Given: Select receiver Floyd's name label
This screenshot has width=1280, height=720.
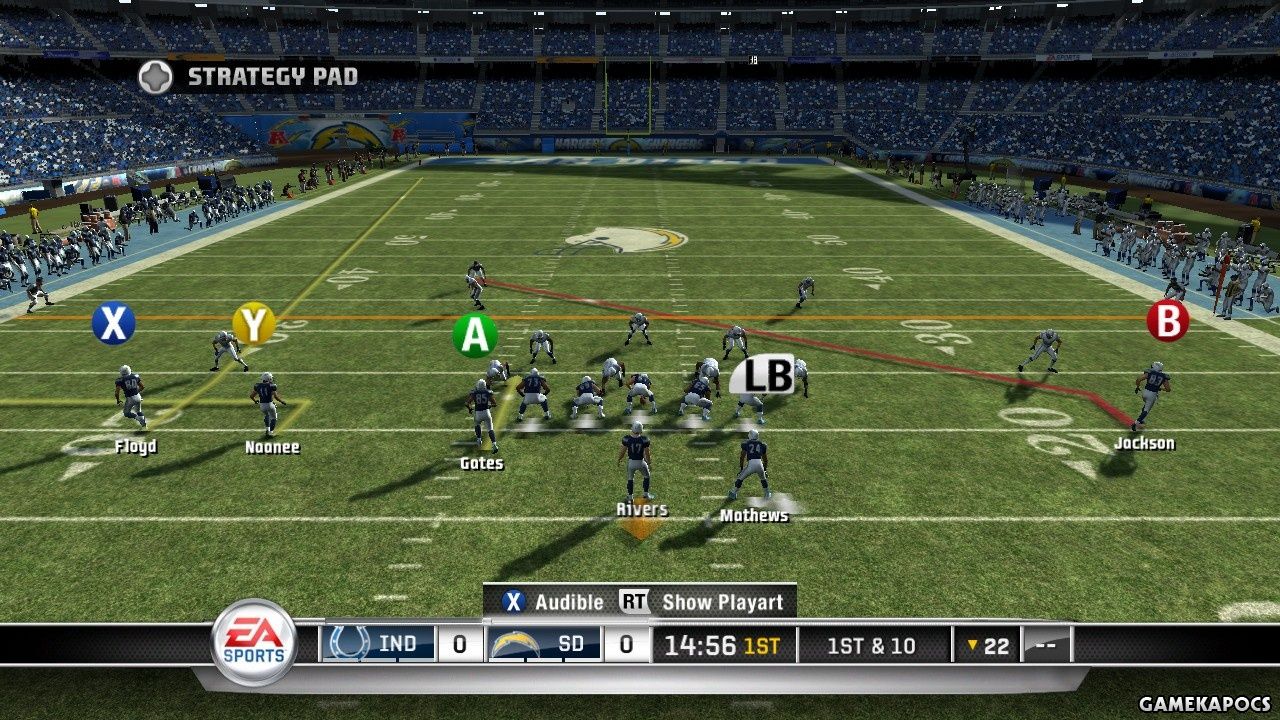Looking at the screenshot, I should [135, 447].
